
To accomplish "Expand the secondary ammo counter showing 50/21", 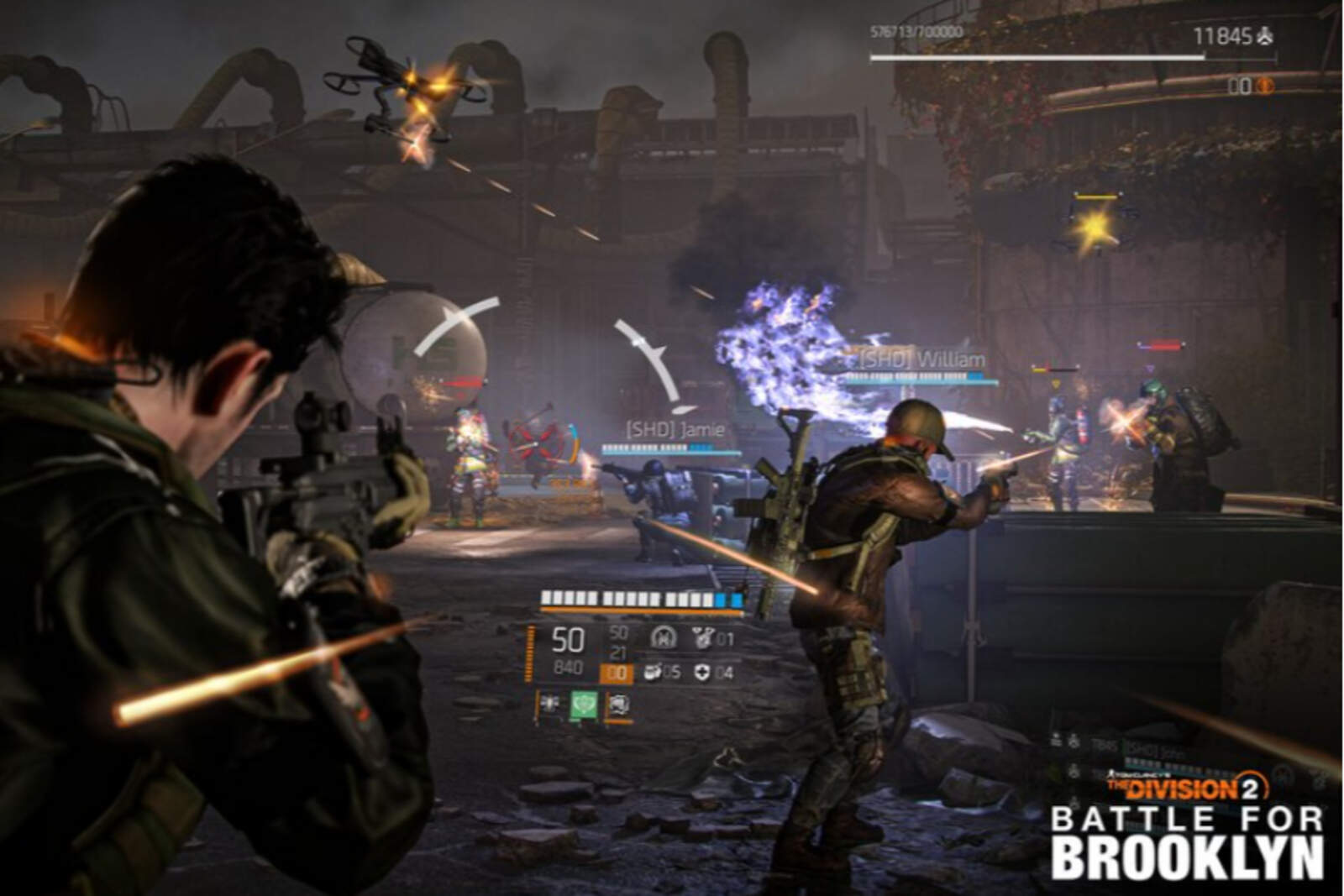I will [618, 642].
